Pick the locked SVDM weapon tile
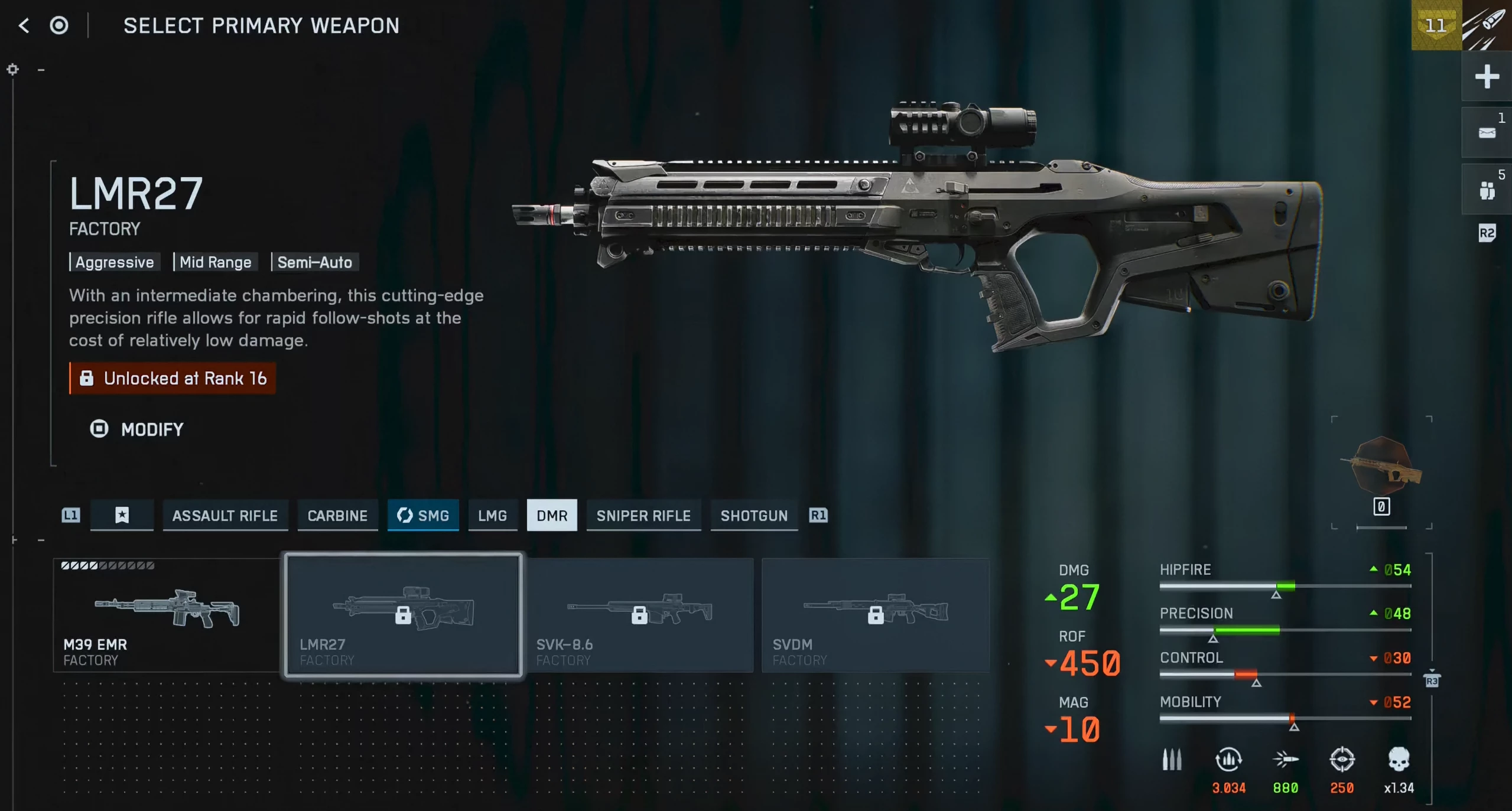The height and width of the screenshot is (811, 1512). [875, 614]
